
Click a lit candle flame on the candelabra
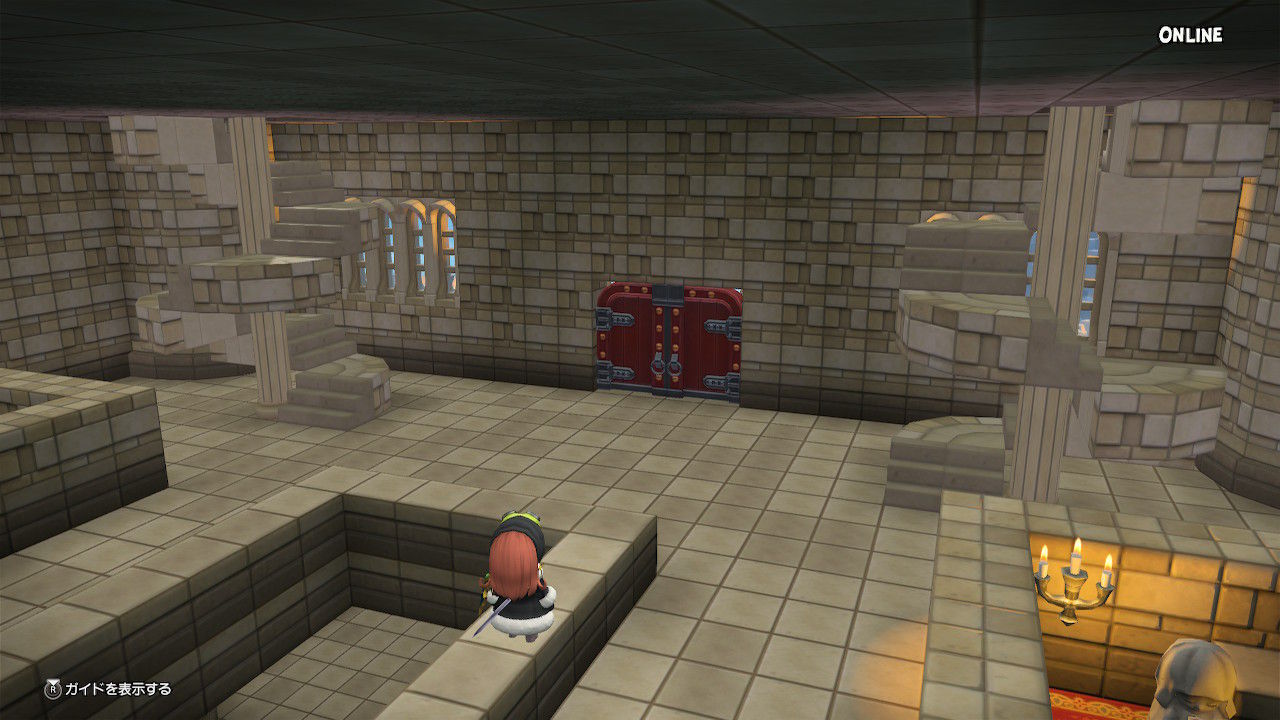[1075, 545]
